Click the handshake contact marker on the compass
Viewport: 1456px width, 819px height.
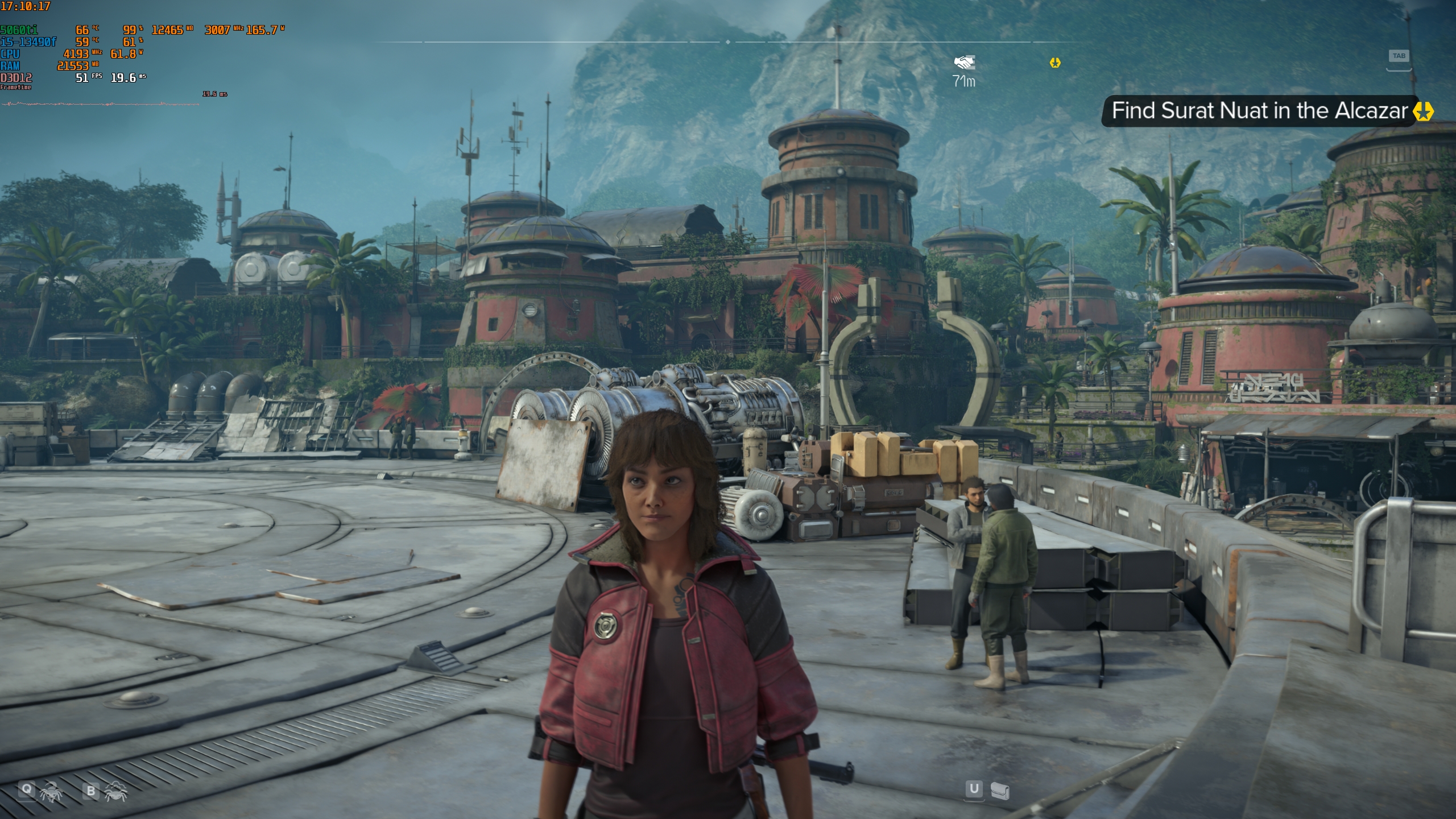pos(964,62)
